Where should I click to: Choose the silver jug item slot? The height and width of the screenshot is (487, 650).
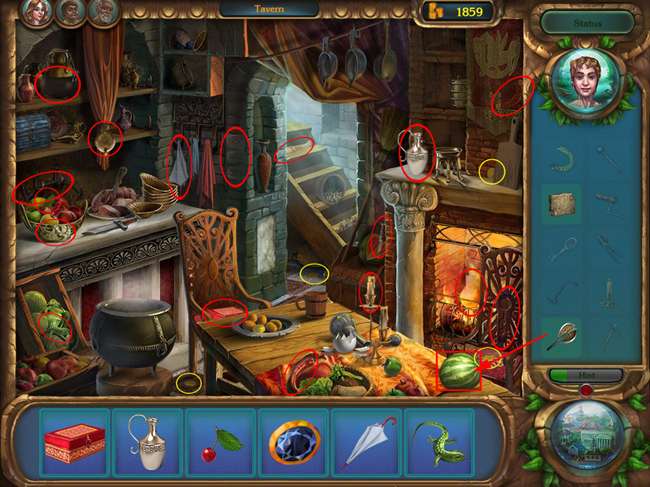pyautogui.click(x=147, y=441)
